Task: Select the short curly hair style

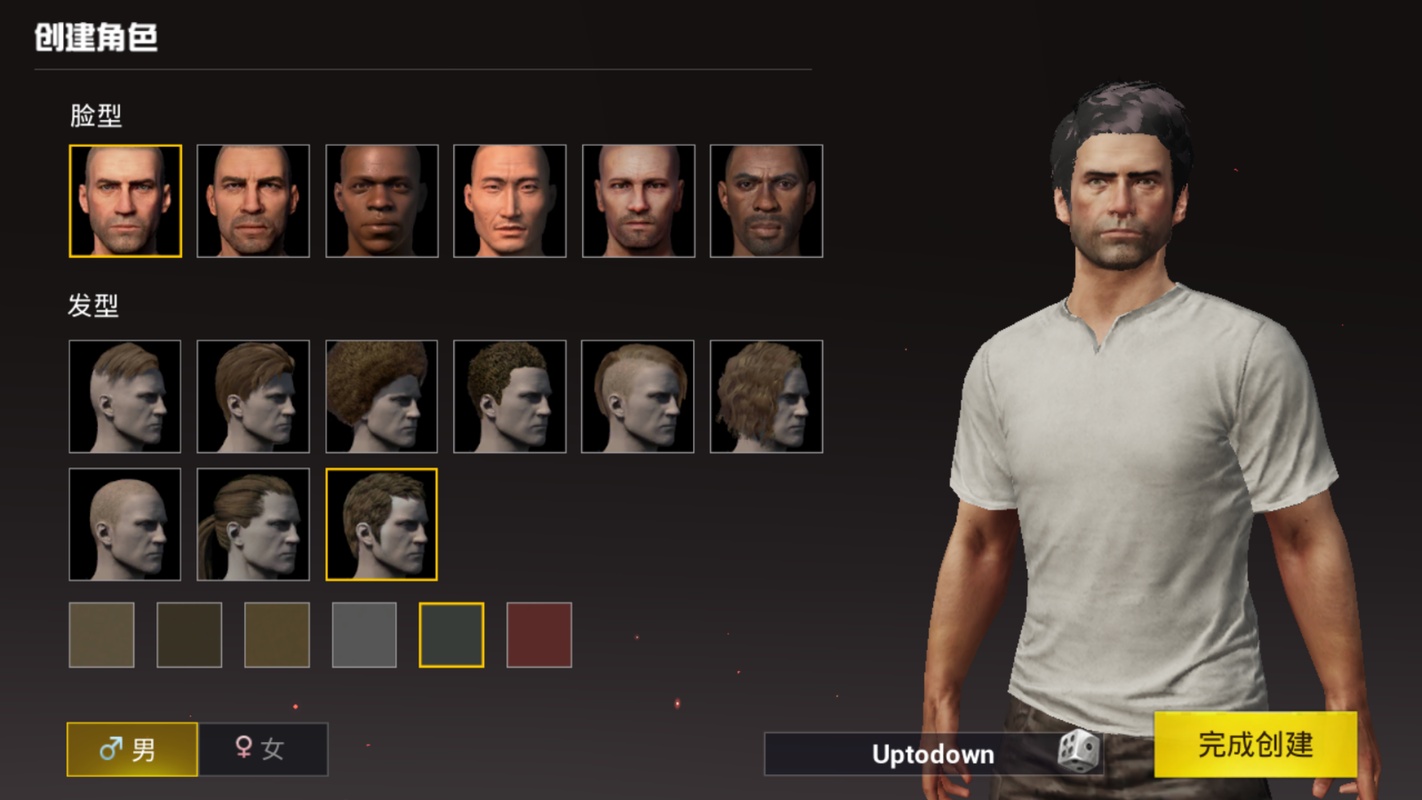Action: 510,396
